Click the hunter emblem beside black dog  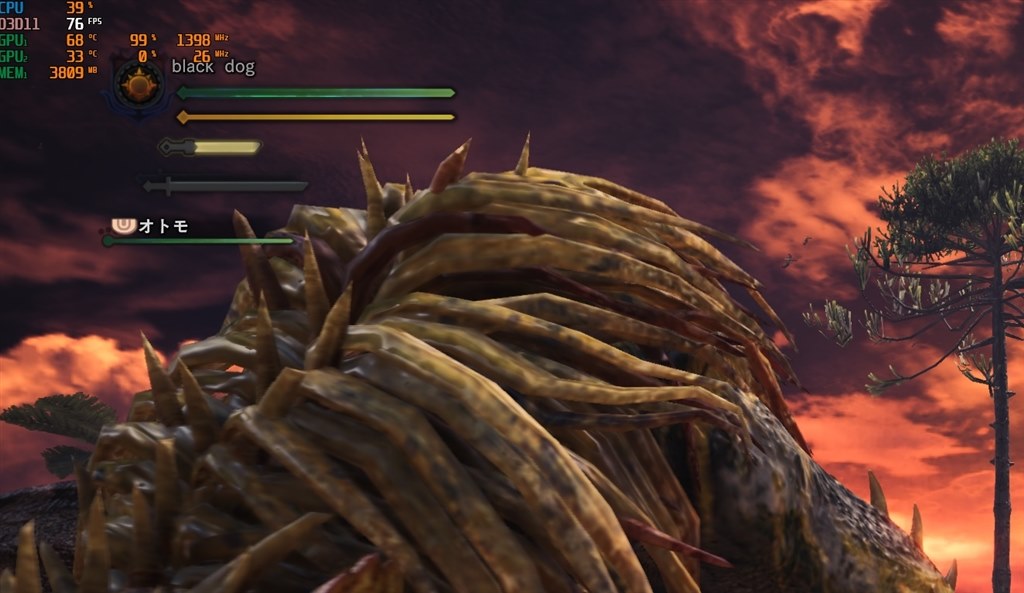pos(137,85)
